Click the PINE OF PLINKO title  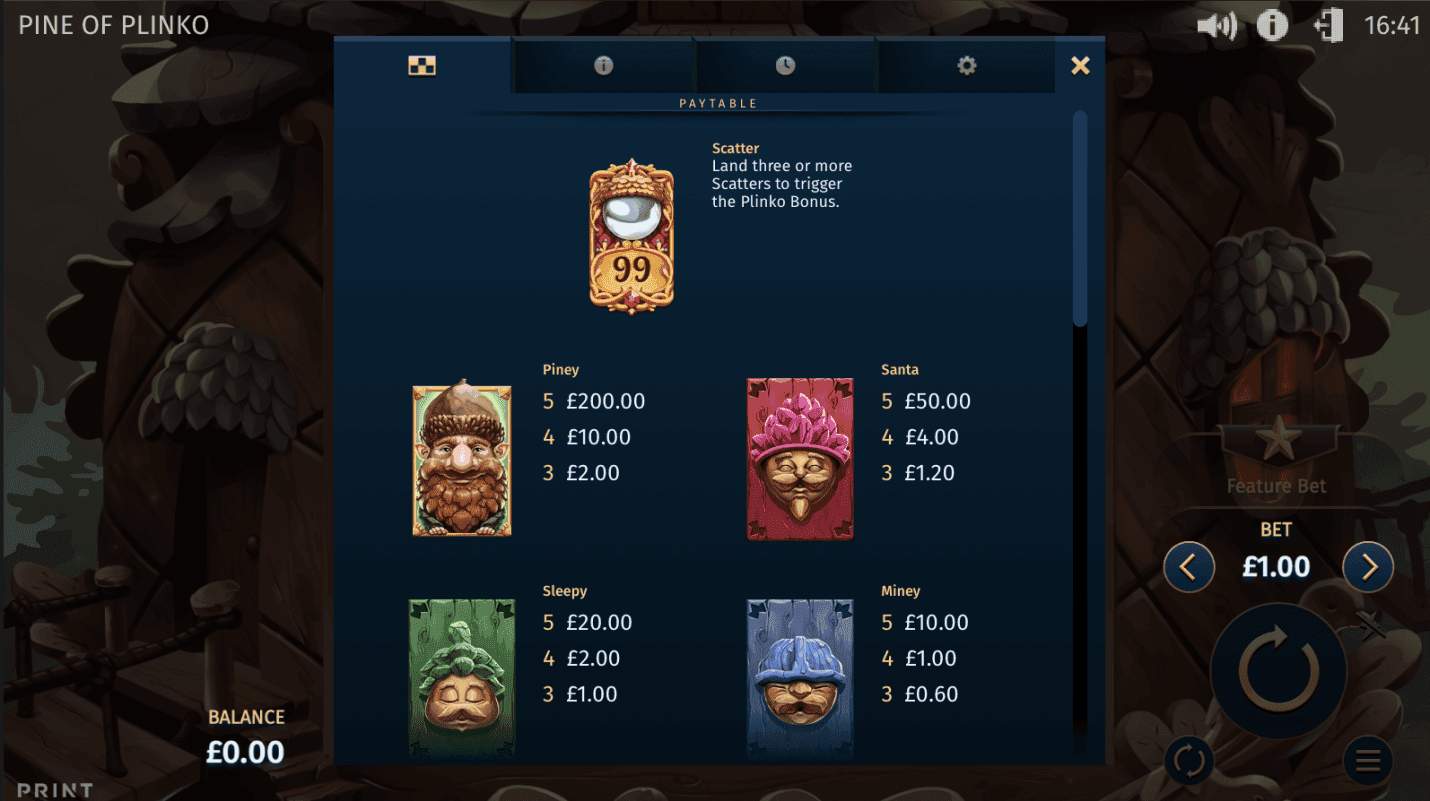(113, 24)
